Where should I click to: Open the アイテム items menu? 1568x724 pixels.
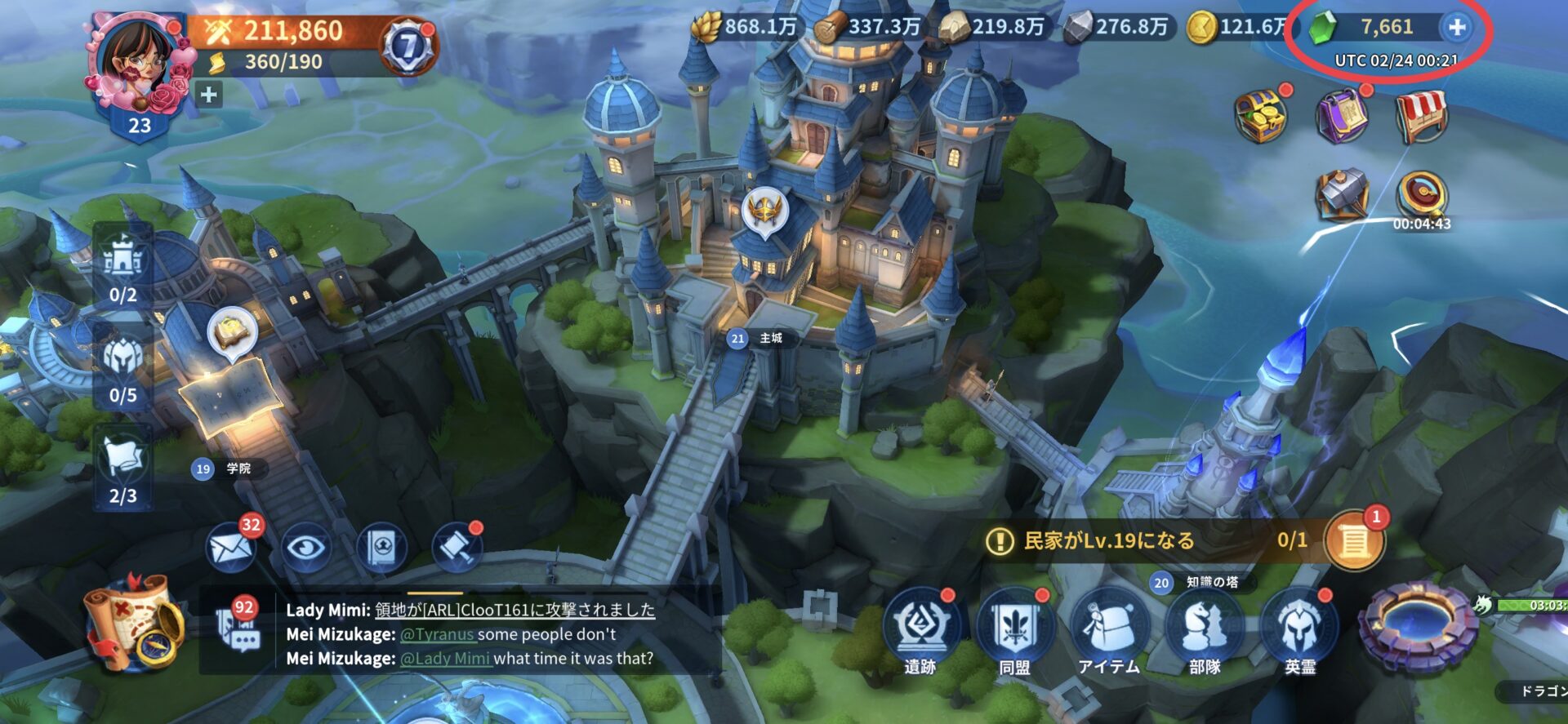point(1108,630)
